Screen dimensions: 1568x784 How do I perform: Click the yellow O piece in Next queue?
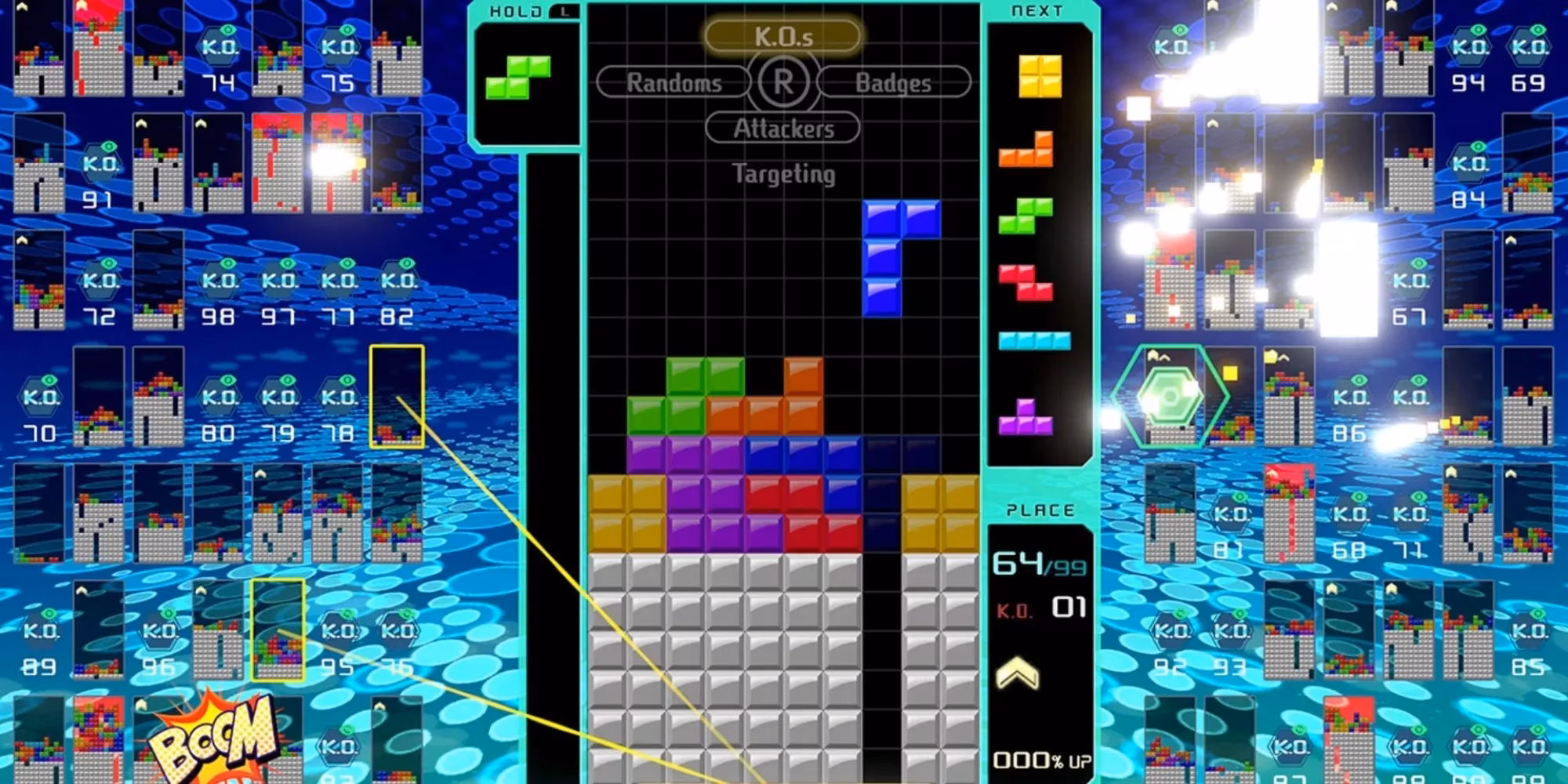(x=1040, y=76)
